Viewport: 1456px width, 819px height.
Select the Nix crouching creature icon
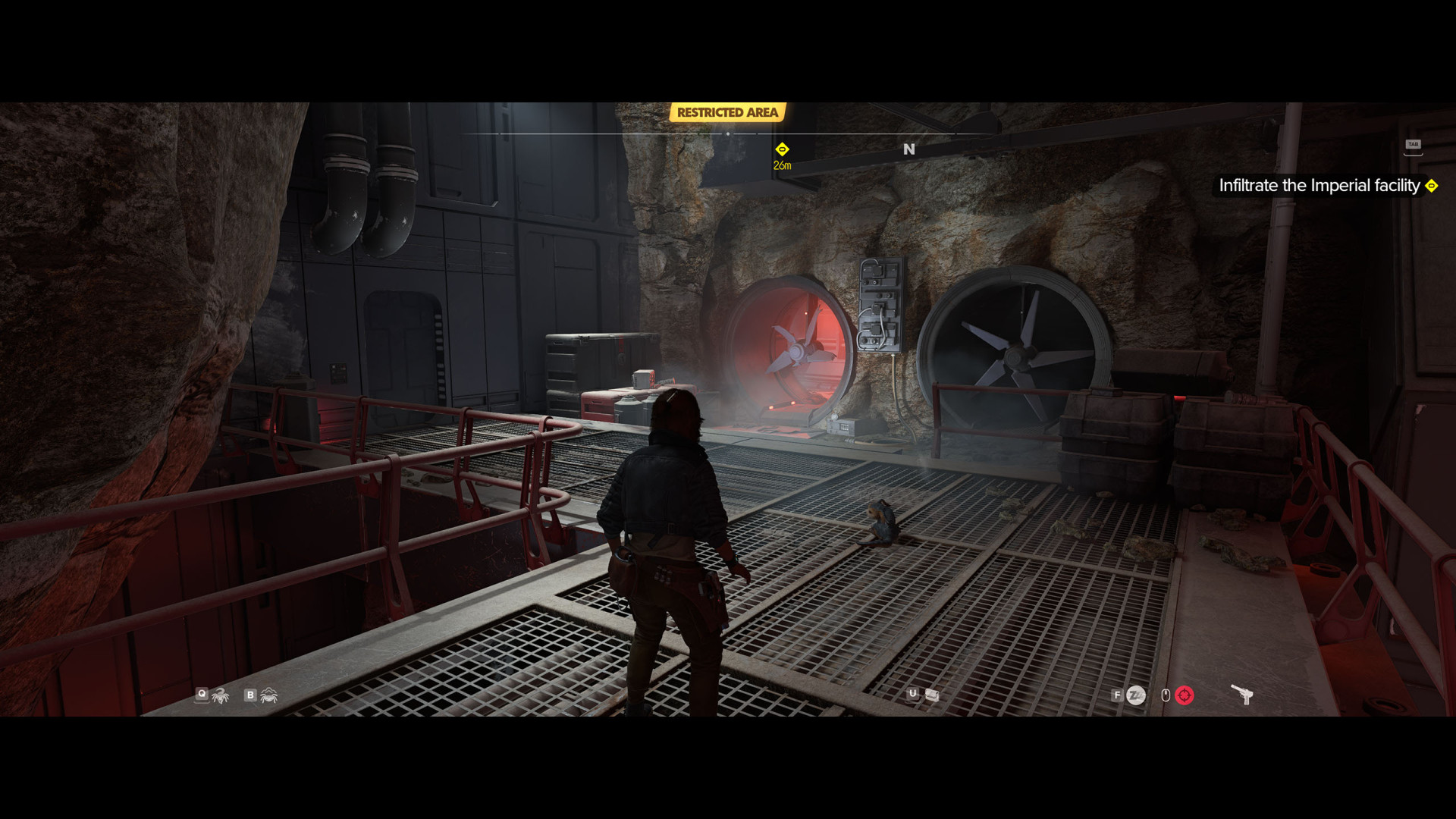[269, 695]
